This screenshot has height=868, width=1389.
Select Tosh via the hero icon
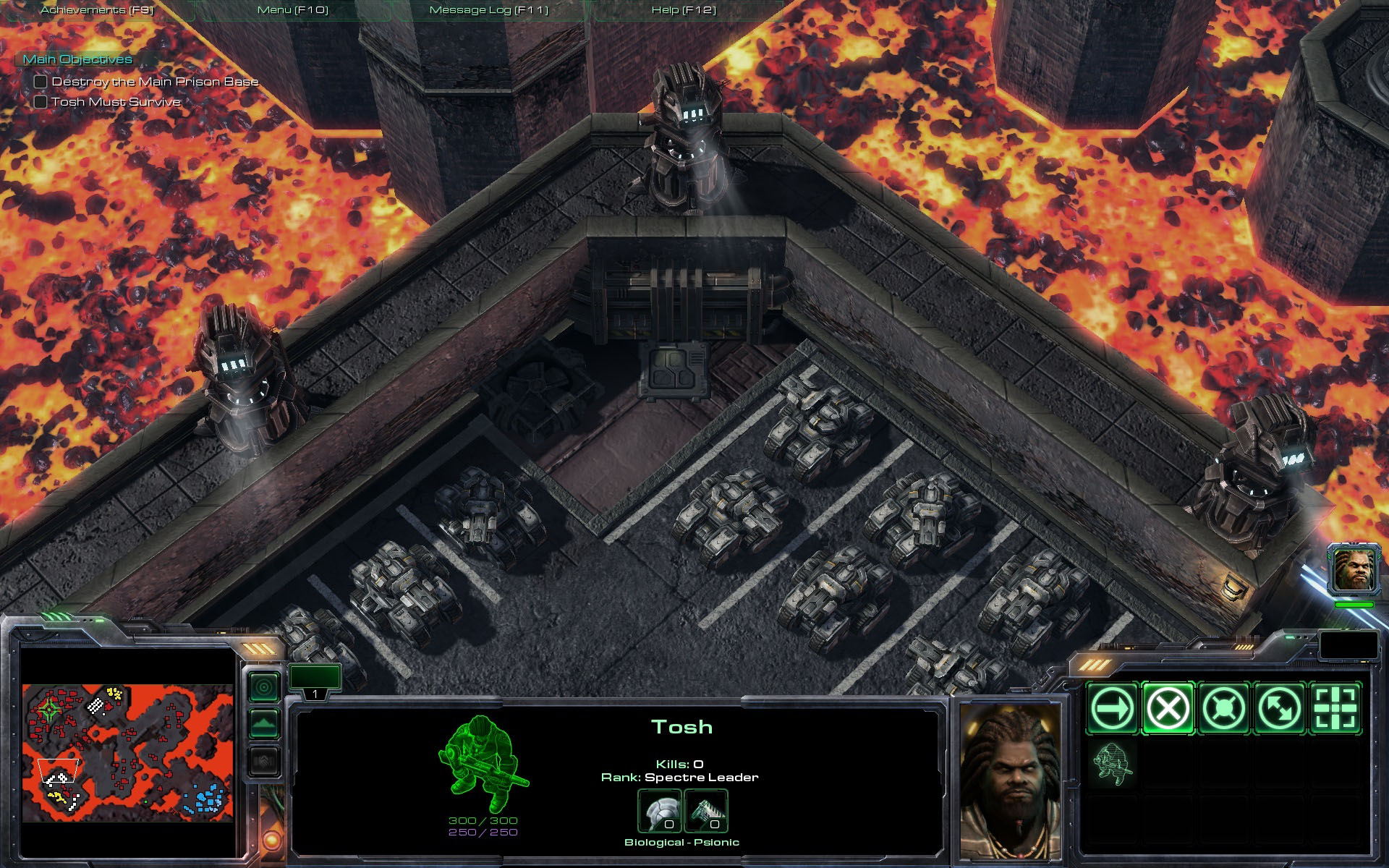[1354, 570]
